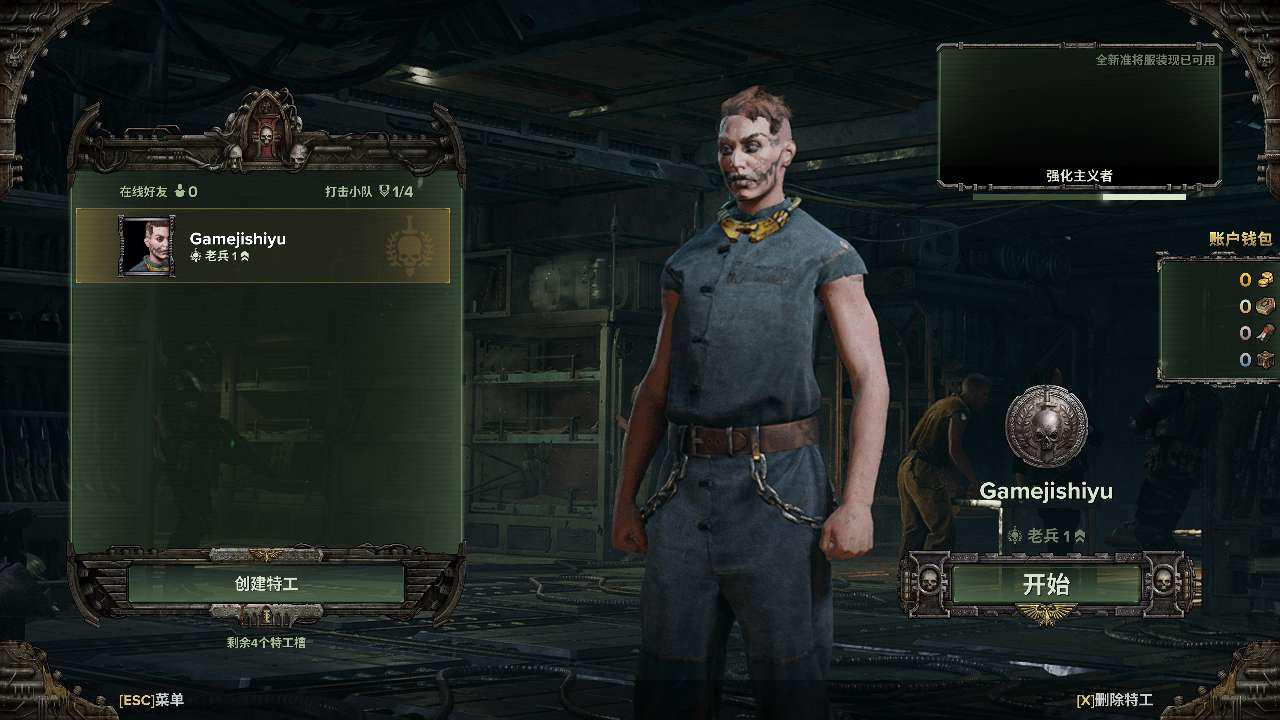The width and height of the screenshot is (1280, 720).
Task: Click the Gamejishiyu character portrait
Action: tap(147, 246)
